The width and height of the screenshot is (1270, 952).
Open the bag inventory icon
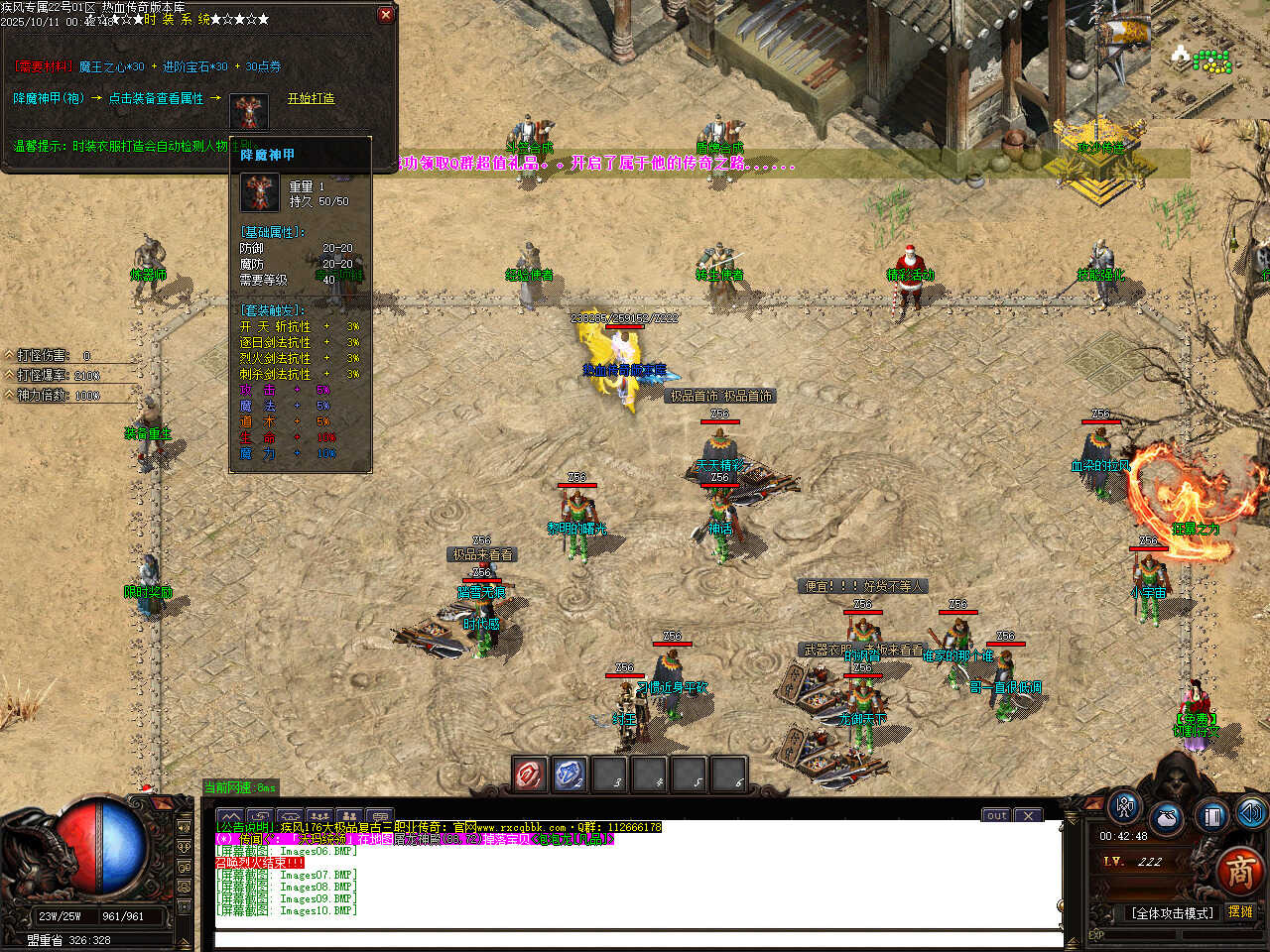[1168, 819]
